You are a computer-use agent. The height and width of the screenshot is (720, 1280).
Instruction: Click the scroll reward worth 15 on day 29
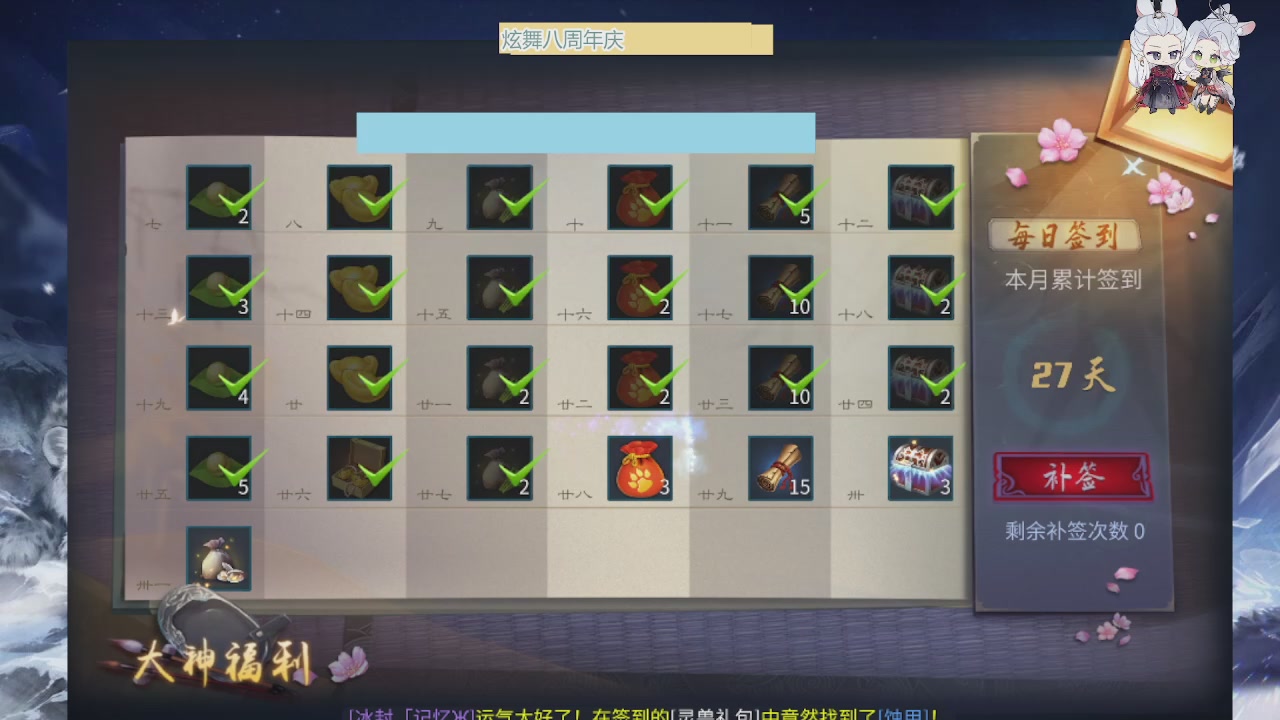pyautogui.click(x=780, y=468)
